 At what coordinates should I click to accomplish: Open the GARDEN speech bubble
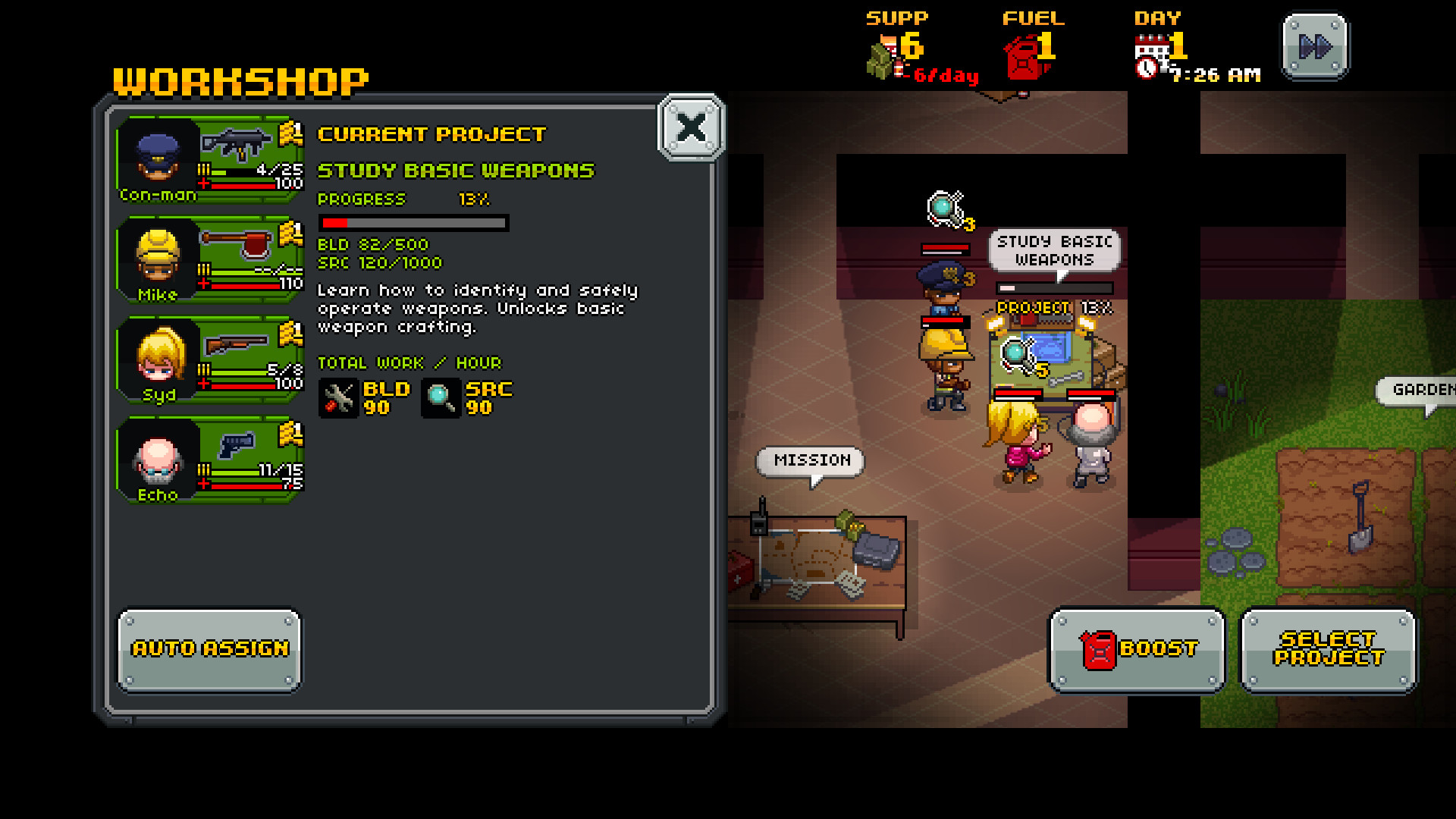tap(1424, 391)
